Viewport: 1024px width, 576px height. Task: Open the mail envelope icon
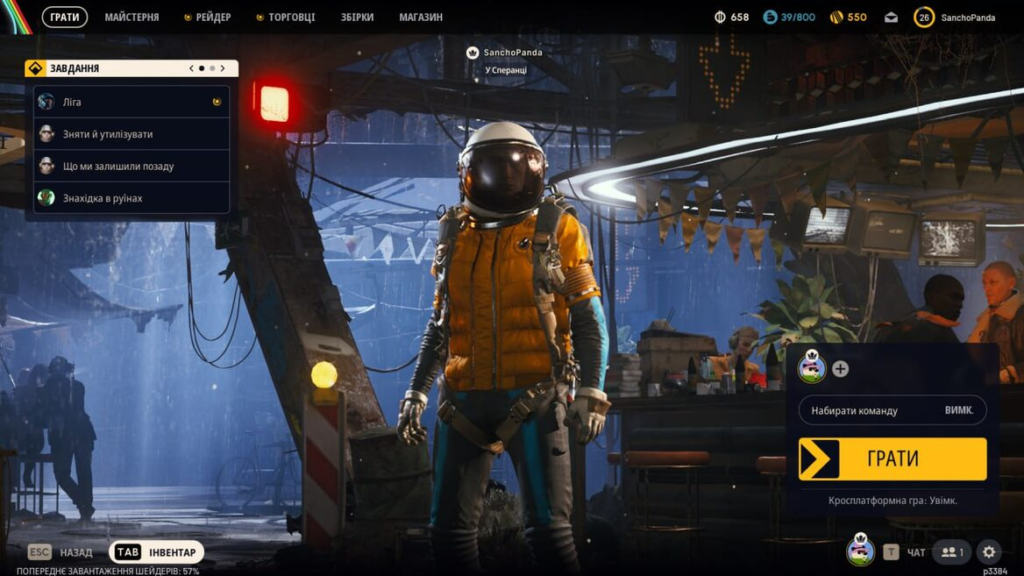pos(891,17)
